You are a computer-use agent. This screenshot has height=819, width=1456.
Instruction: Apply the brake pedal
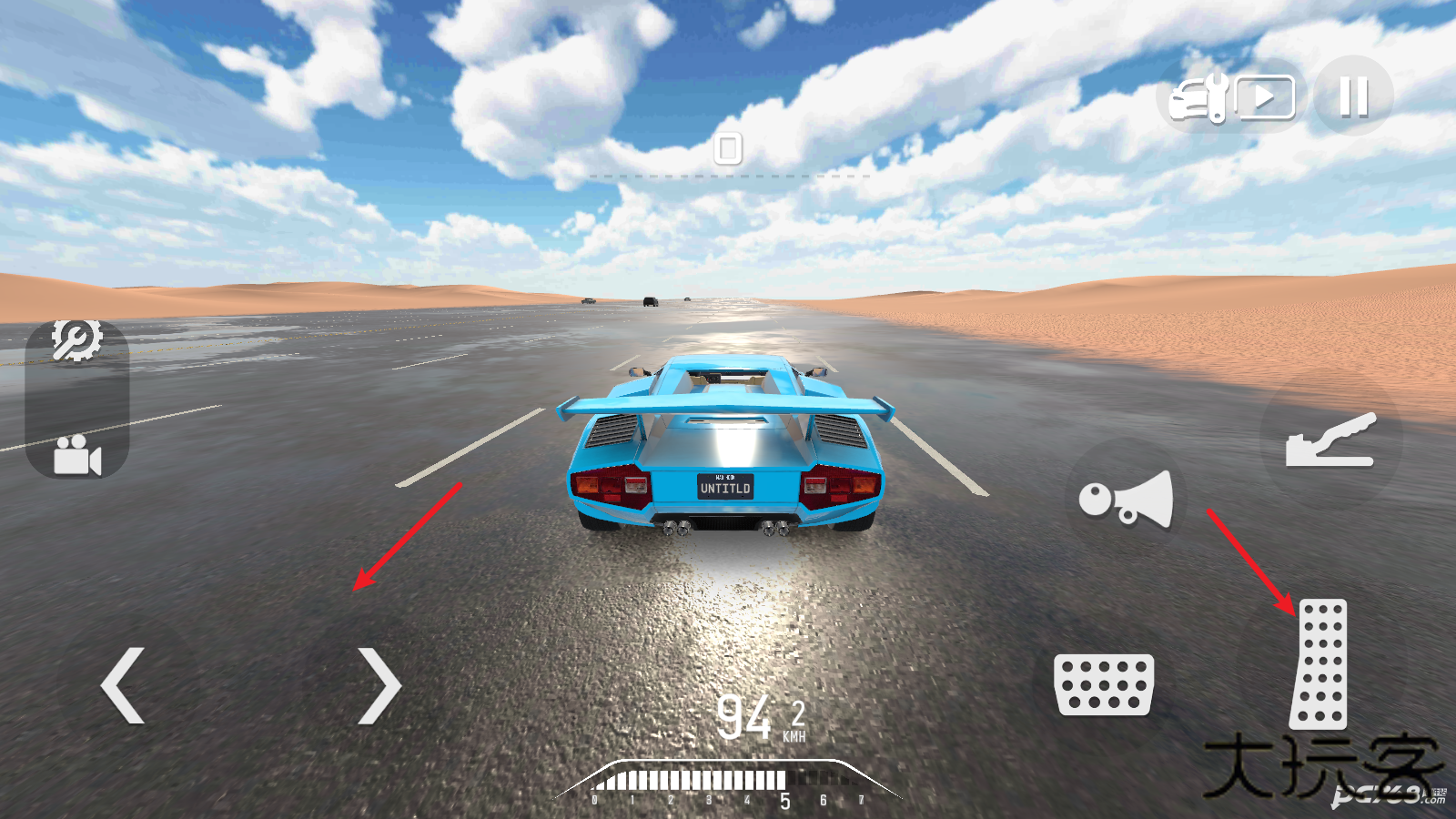pyautogui.click(x=1103, y=684)
